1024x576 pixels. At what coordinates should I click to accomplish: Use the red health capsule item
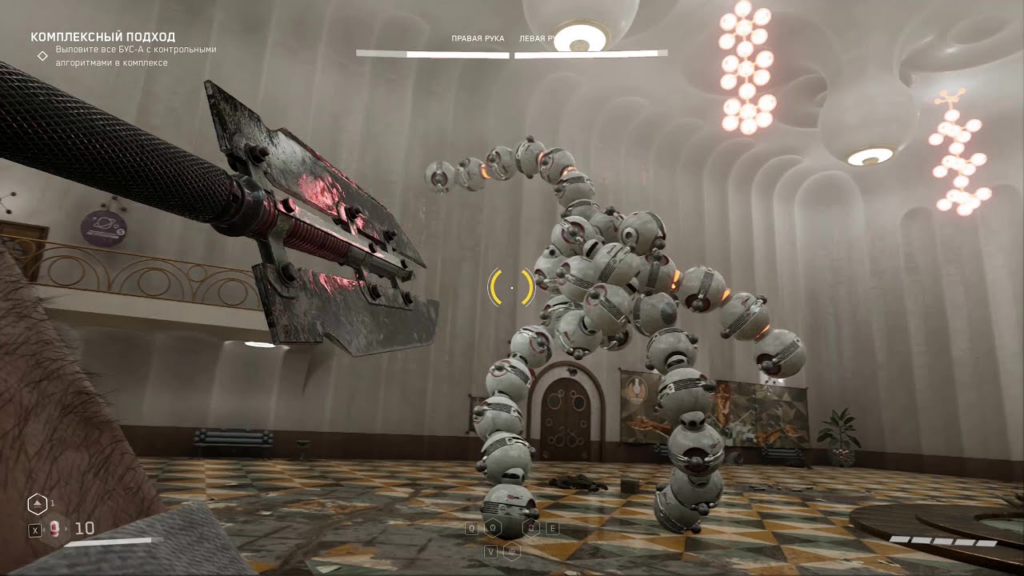point(55,528)
